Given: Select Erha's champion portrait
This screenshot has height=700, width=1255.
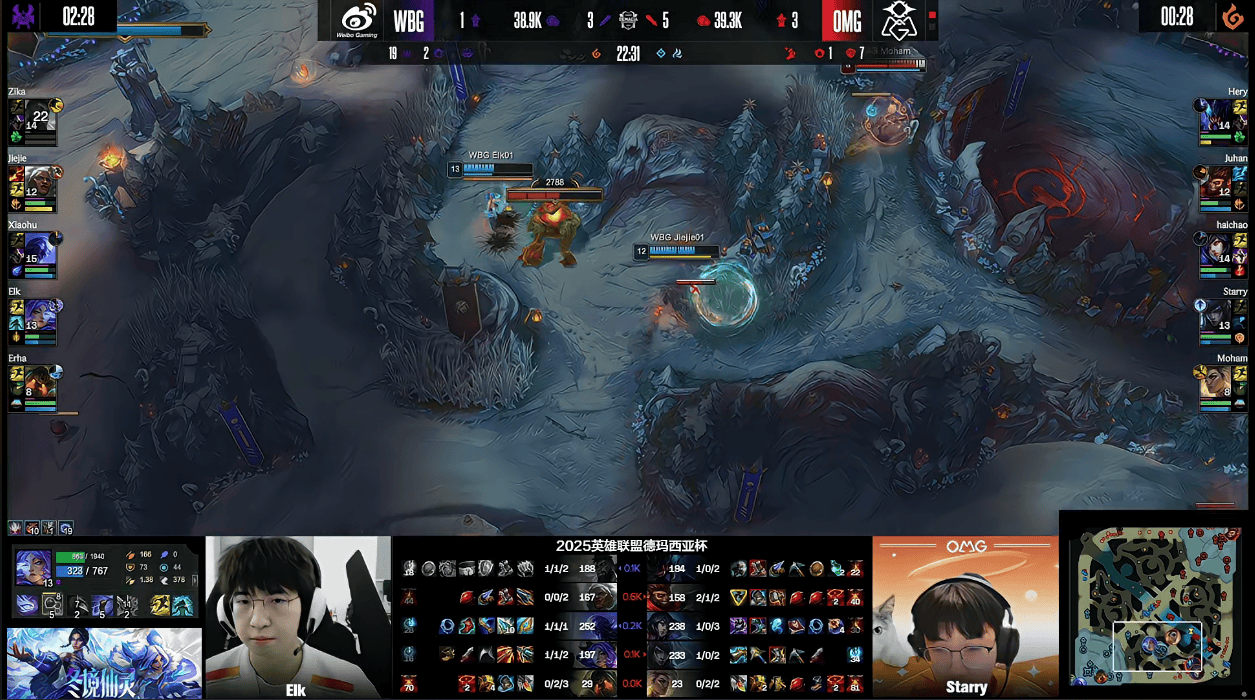Looking at the screenshot, I should point(40,381).
